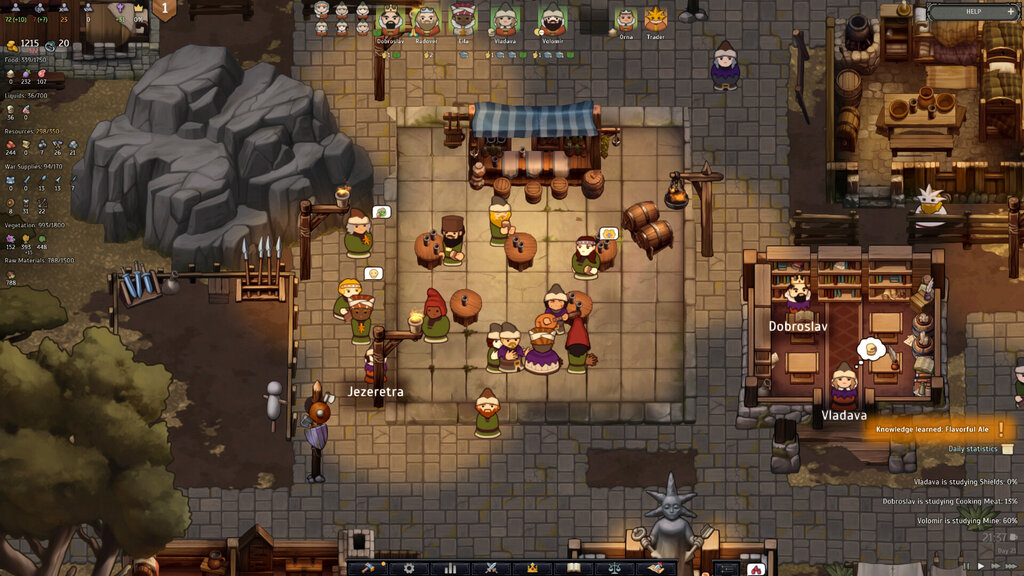Select Orna's portrait
The width and height of the screenshot is (1024, 576).
pos(626,20)
